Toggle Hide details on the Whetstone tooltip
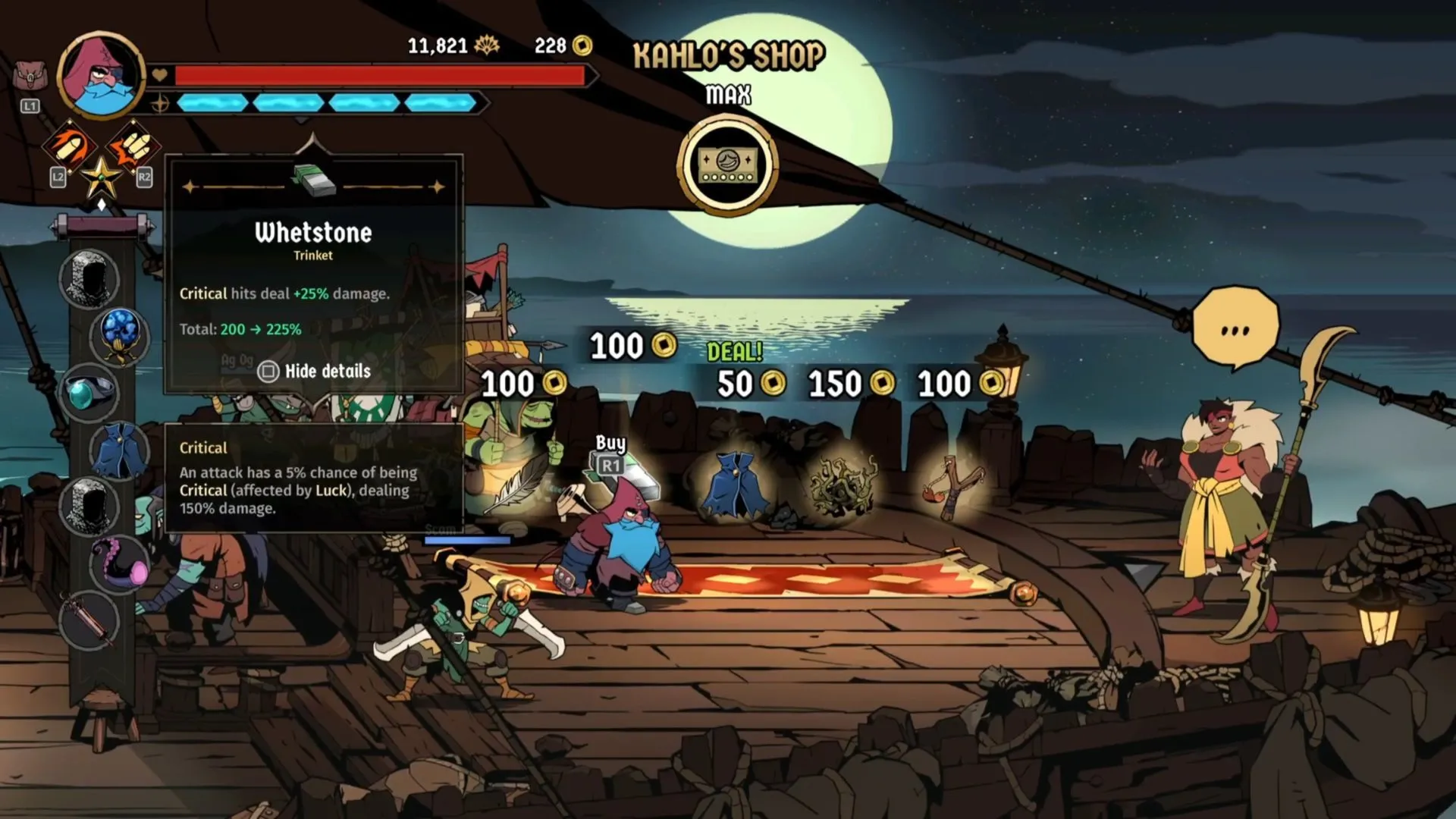This screenshot has width=1456, height=819. (312, 372)
